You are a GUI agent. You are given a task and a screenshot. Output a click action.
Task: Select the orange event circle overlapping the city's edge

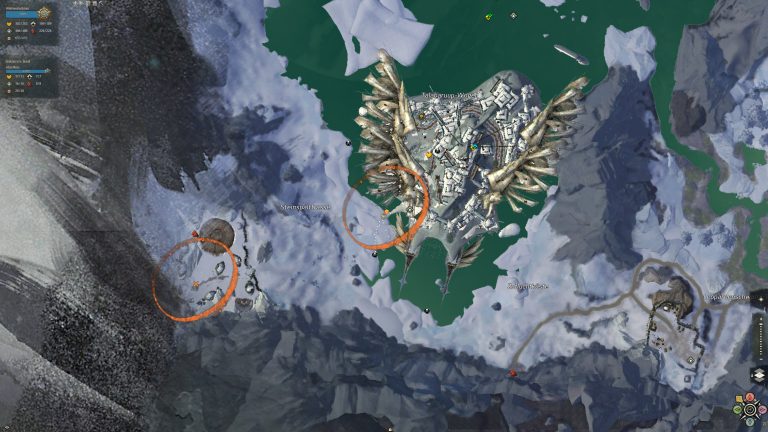click(x=386, y=207)
